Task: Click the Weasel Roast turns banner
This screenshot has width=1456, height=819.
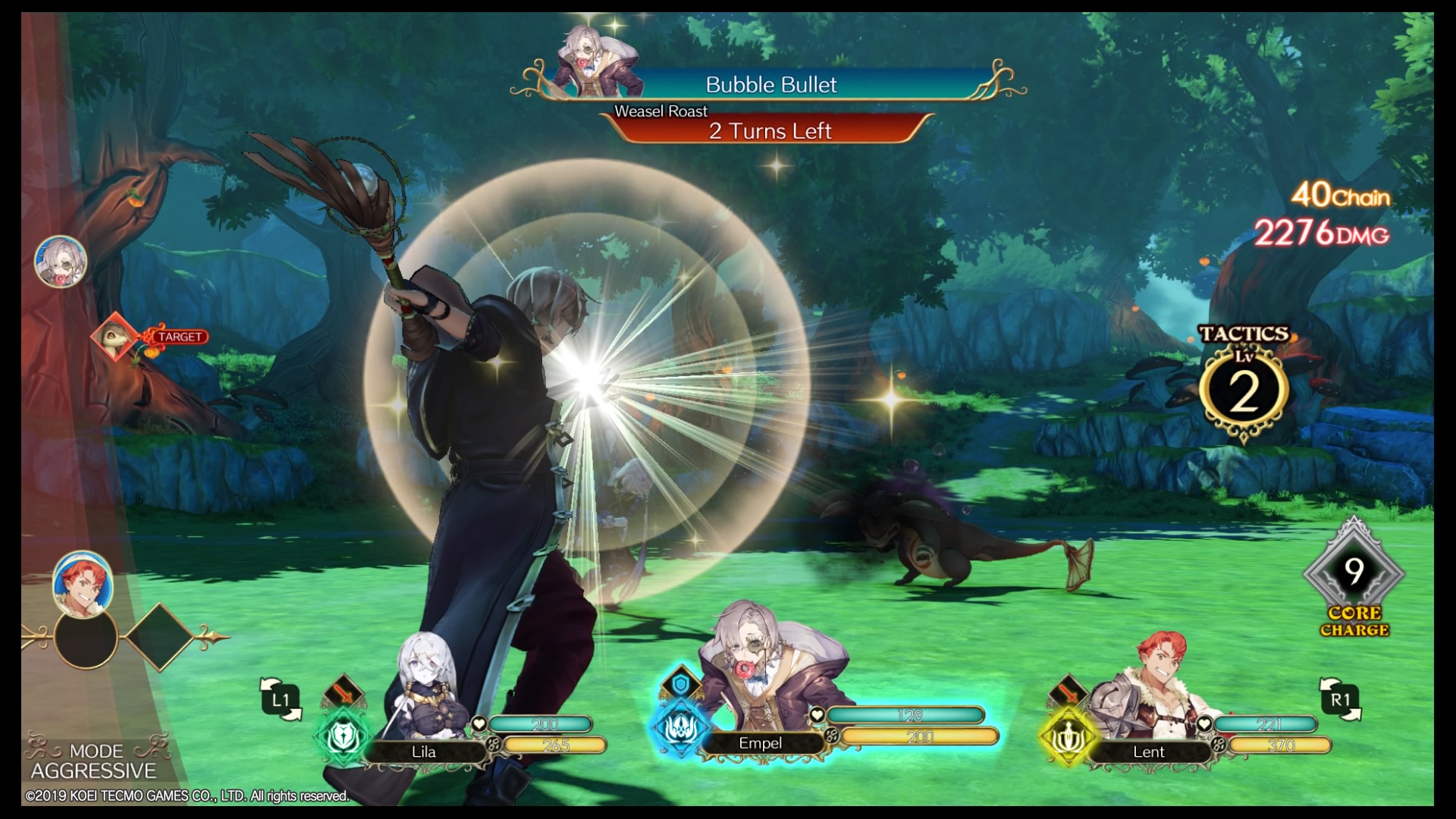Action: 770,130
